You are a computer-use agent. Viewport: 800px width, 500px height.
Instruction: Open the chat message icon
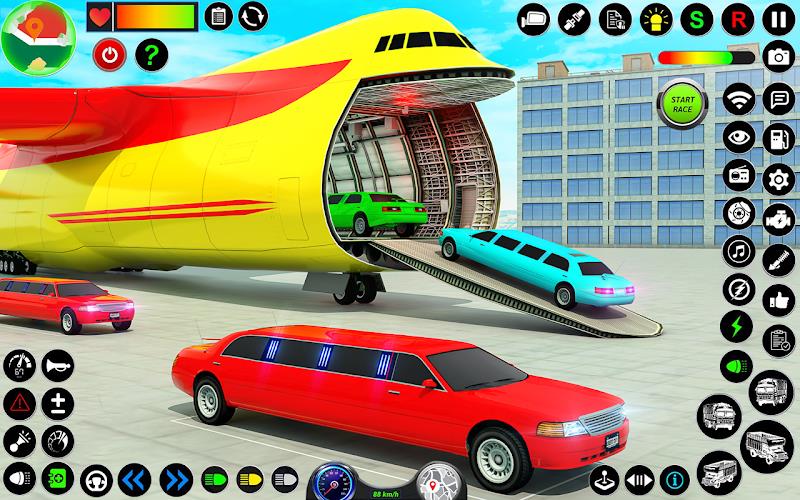777,99
